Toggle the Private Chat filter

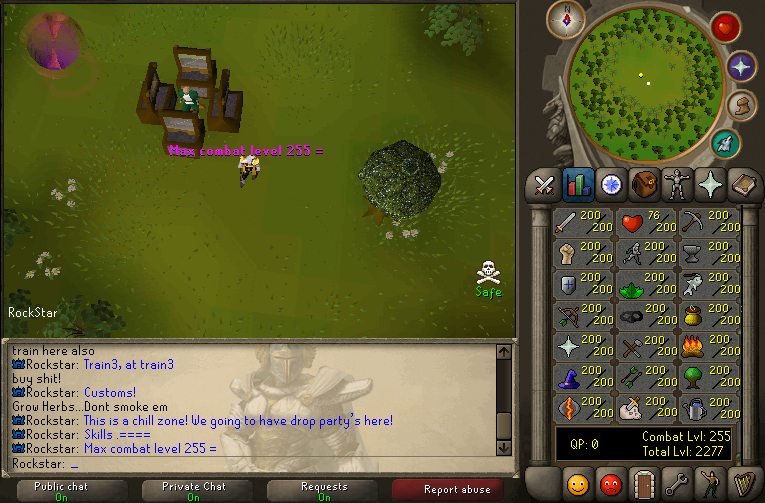[193, 490]
